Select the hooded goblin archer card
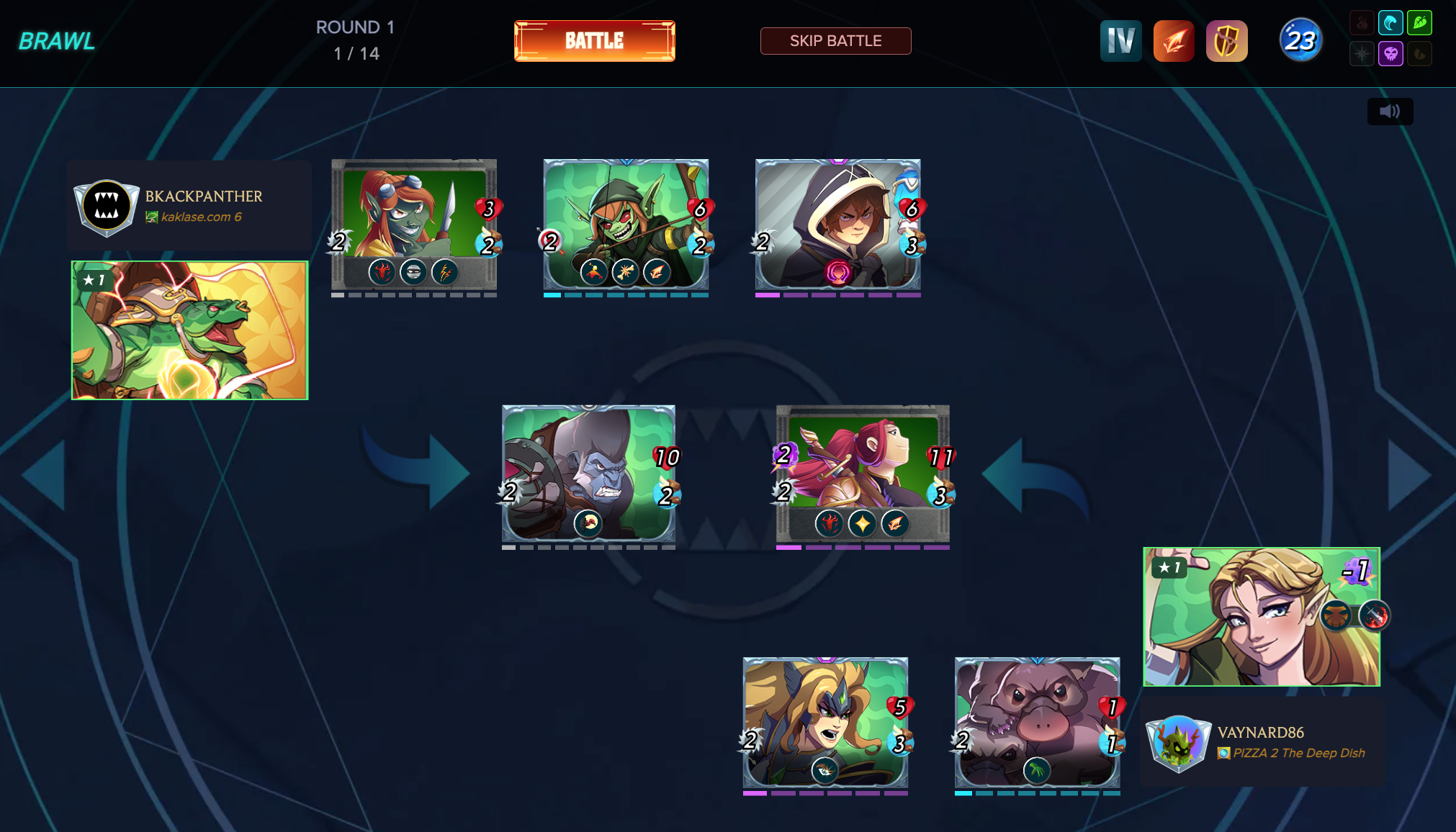The image size is (1456, 832). 626,224
